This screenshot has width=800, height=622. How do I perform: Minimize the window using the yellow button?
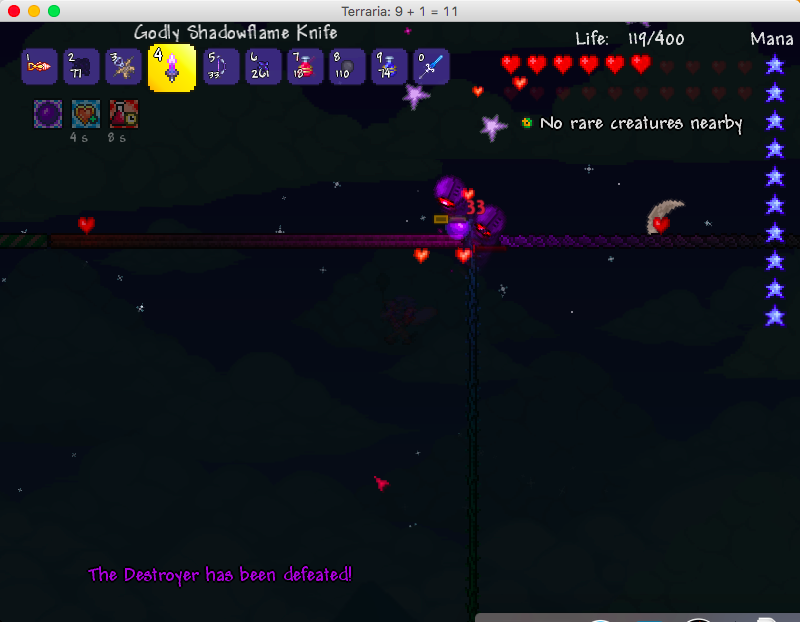pyautogui.click(x=34, y=10)
